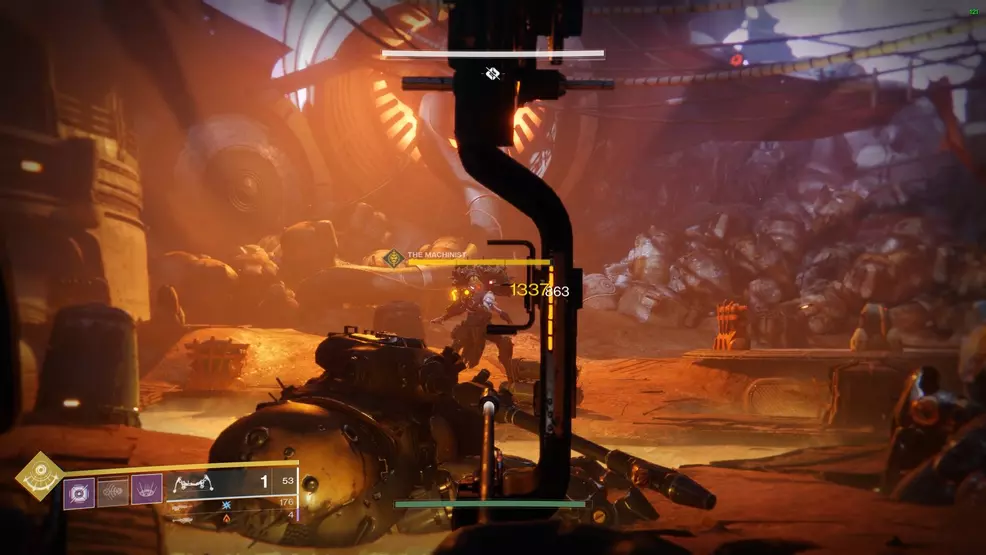Select the greyed-out melee ability icon
This screenshot has width=986, height=555.
point(113,492)
